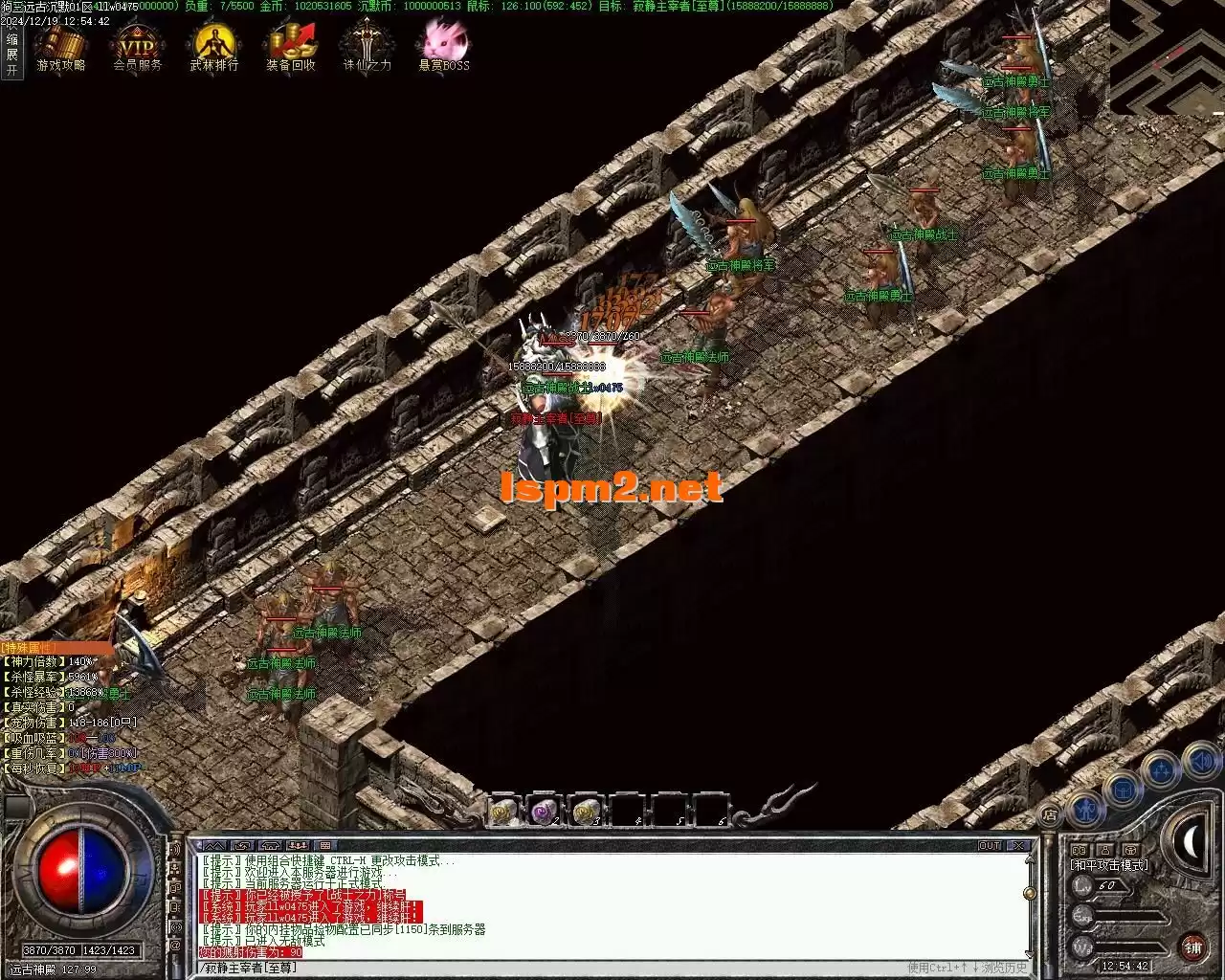Image resolution: width=1225 pixels, height=980 pixels.
Task: Use the purple scroll in hotbar slot 2
Action: [x=545, y=812]
